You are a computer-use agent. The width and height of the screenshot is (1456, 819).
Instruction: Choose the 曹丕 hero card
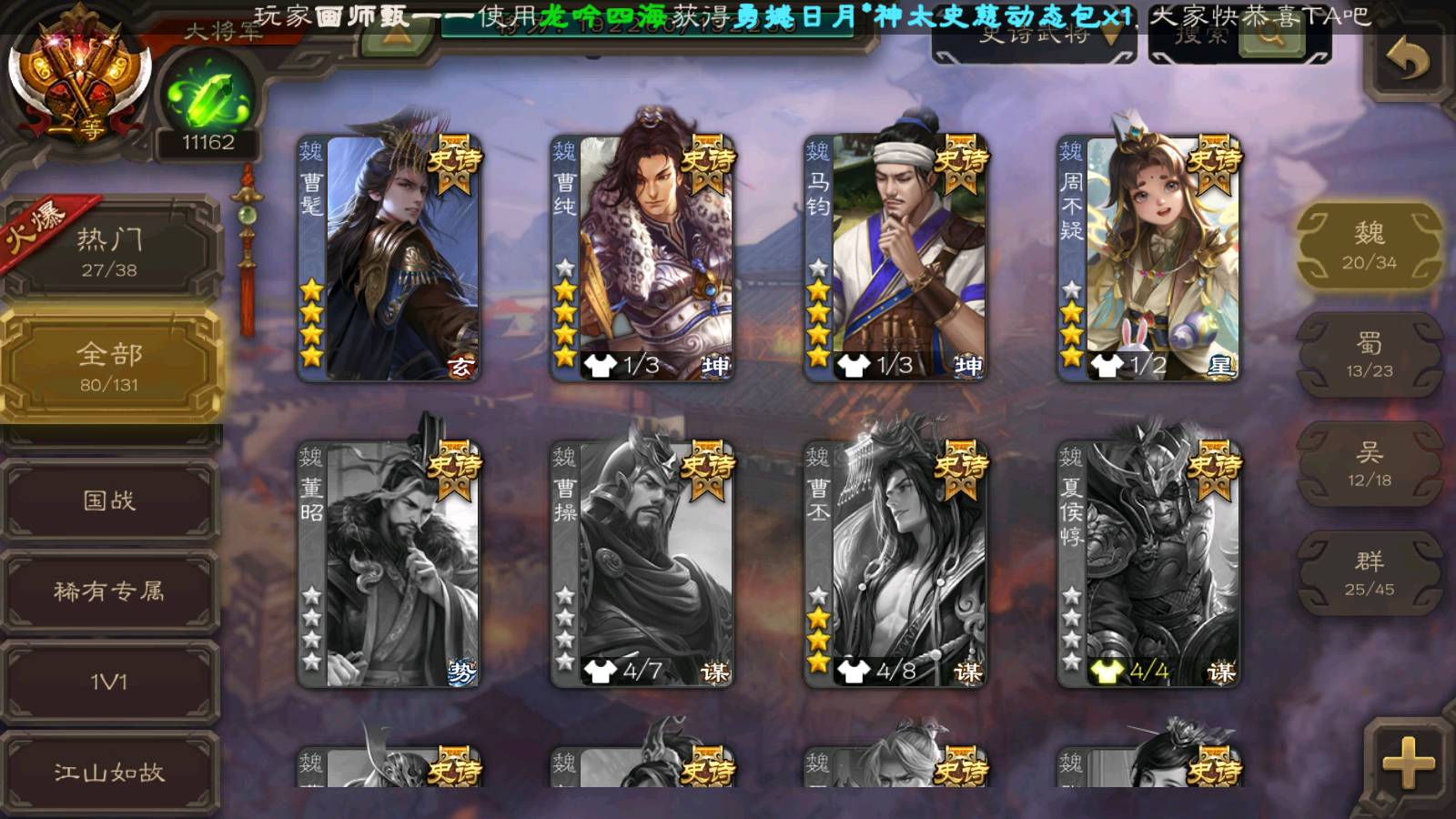[x=895, y=564]
